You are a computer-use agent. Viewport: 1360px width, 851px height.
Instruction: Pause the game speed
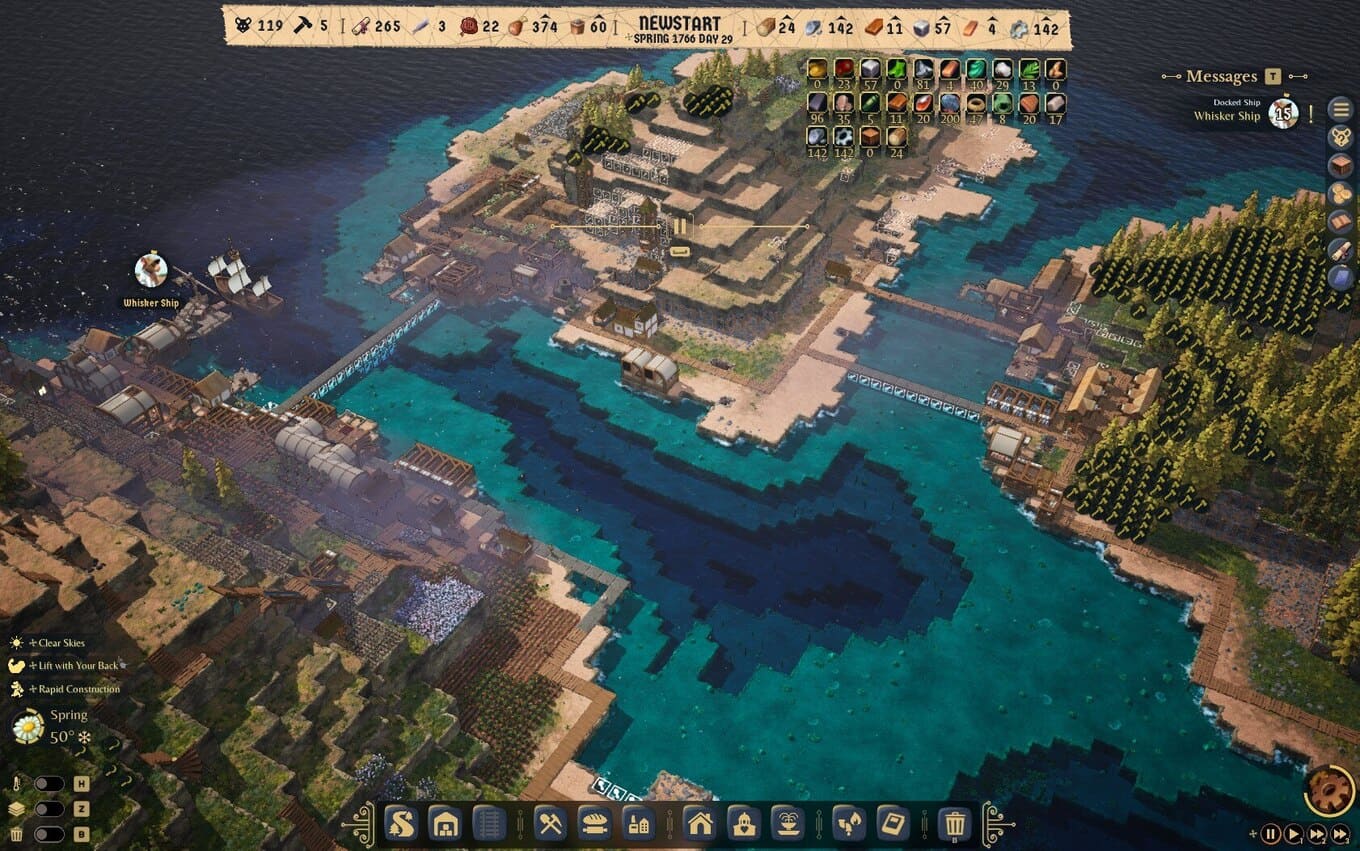click(x=1270, y=833)
